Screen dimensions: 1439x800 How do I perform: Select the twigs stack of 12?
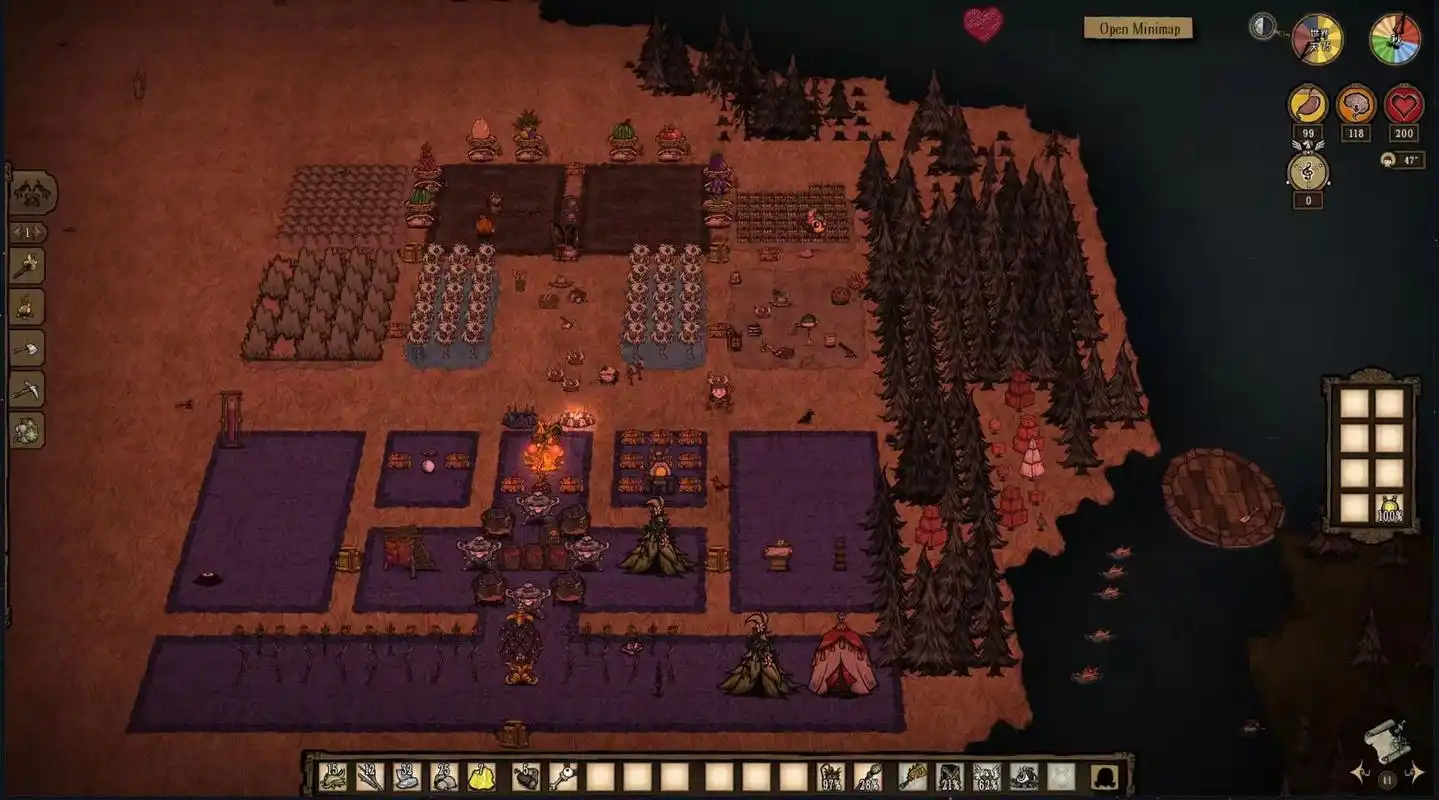point(370,776)
